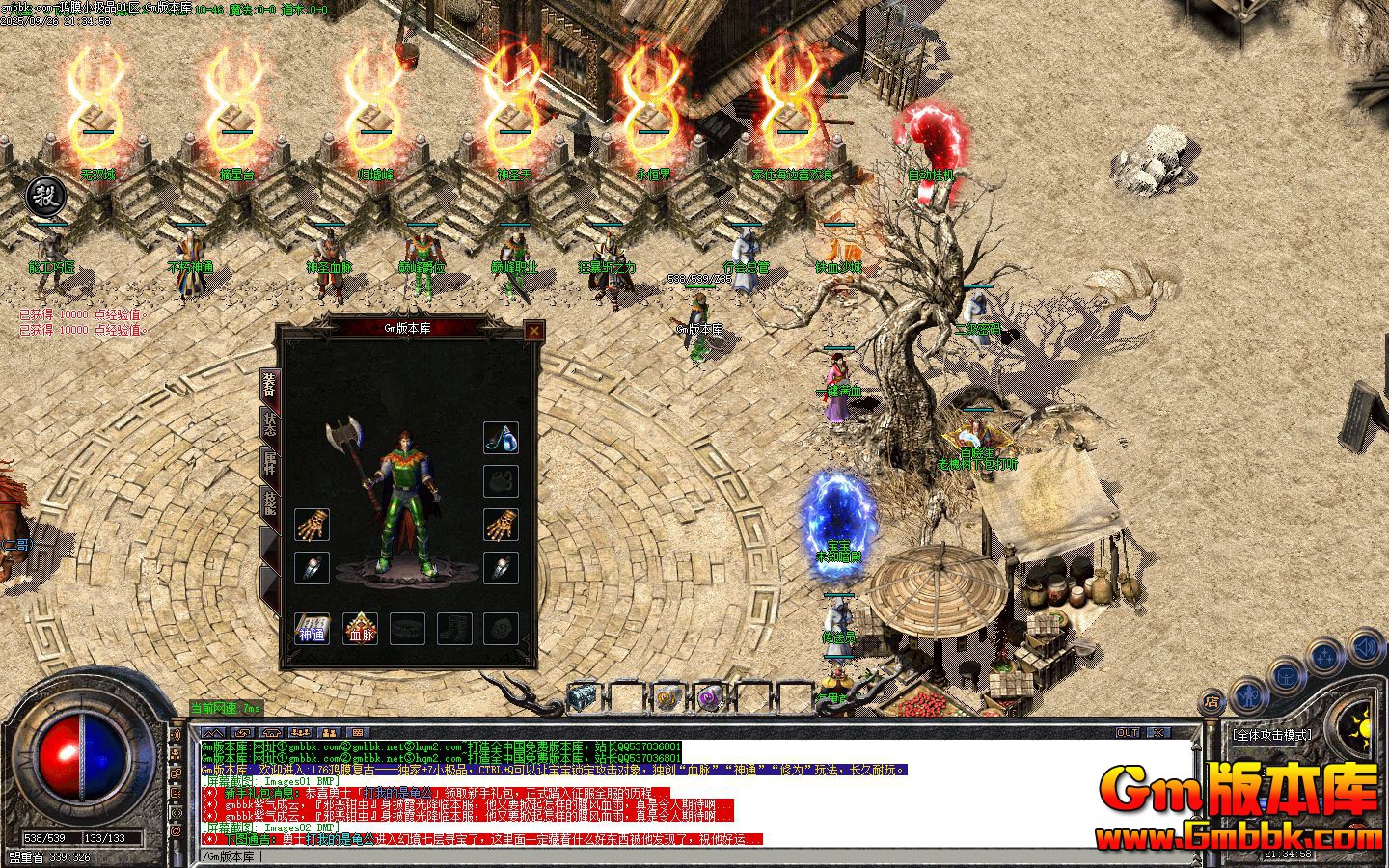The width and height of the screenshot is (1389, 868).
Task: Use the purple scroll quickbar item
Action: click(711, 696)
